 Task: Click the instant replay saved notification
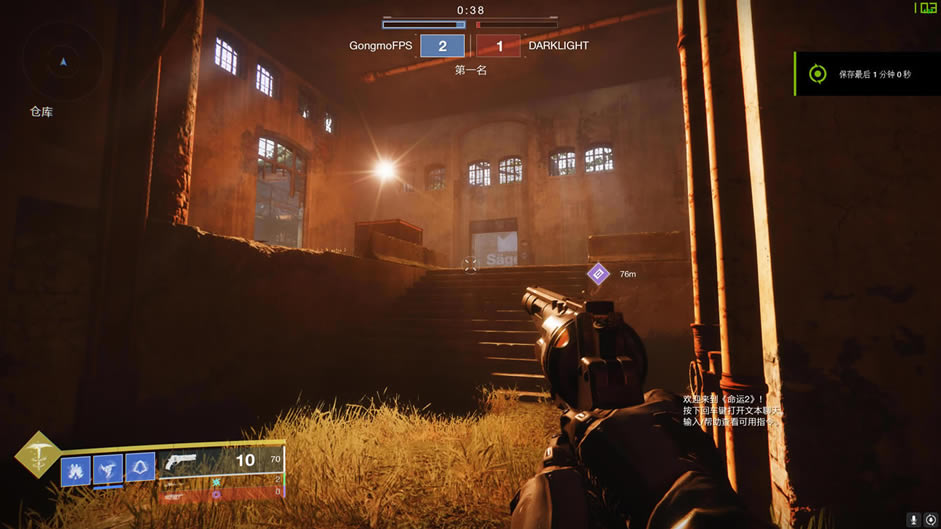(866, 74)
